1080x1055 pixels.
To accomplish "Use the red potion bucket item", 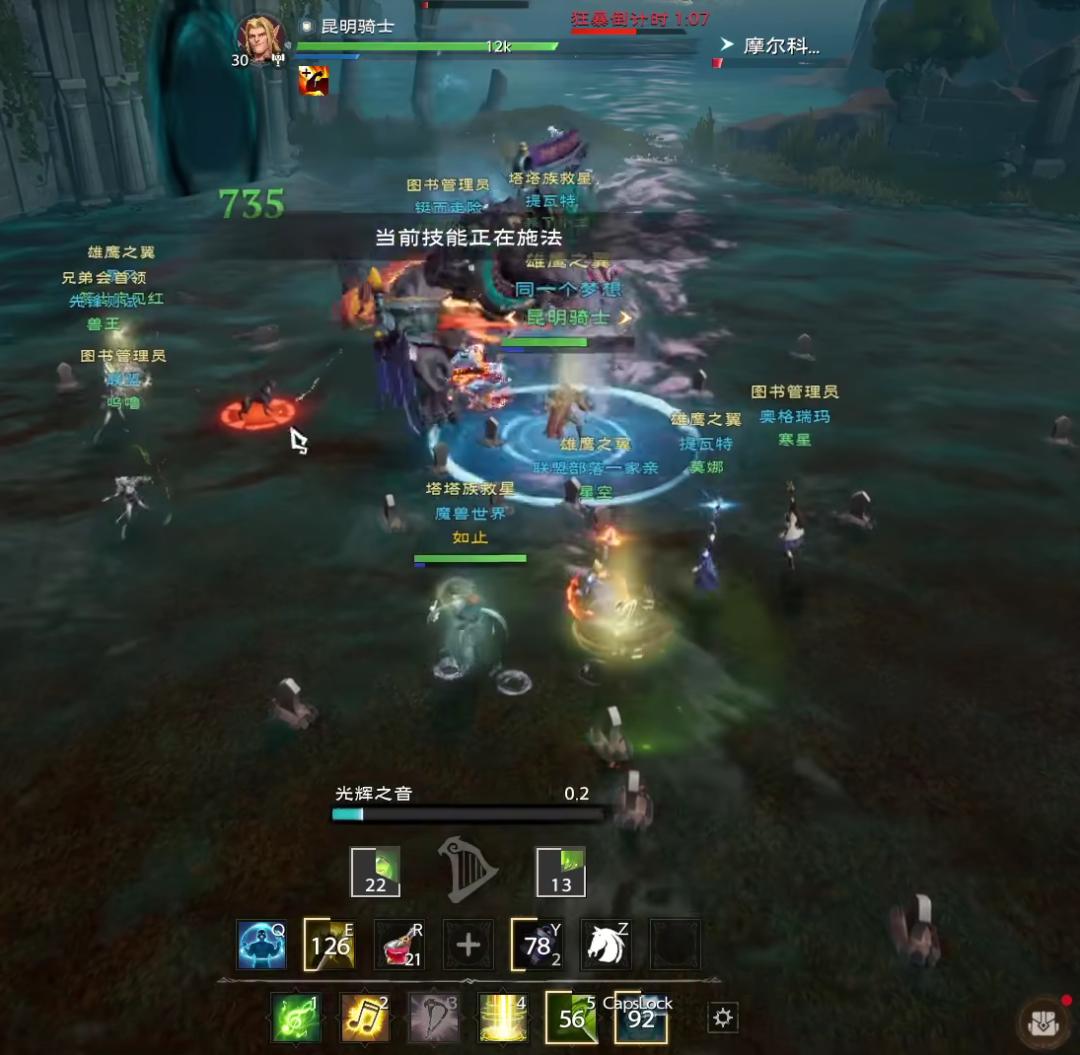I will coord(399,945).
